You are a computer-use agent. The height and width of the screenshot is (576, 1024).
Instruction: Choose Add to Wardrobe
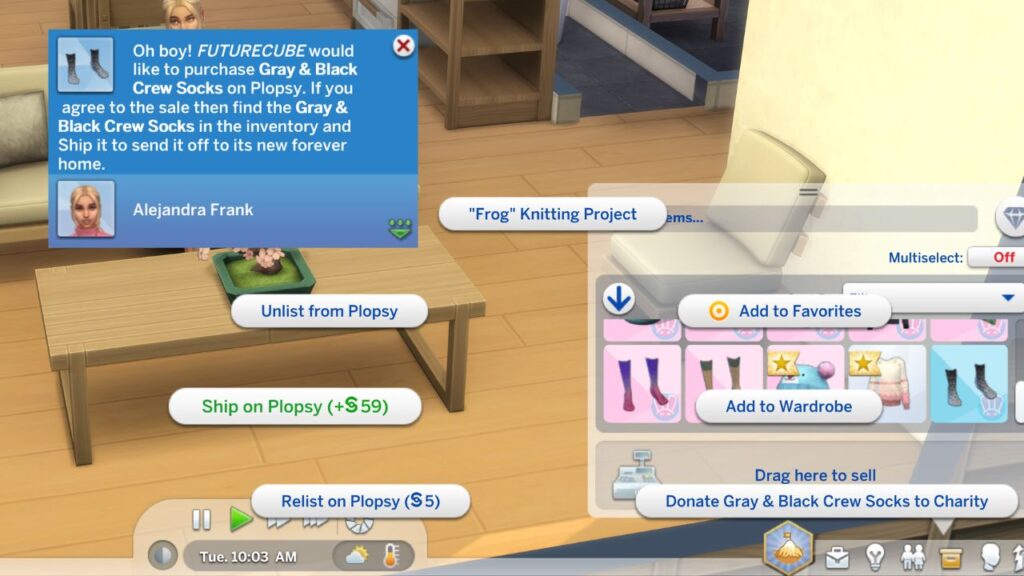click(788, 406)
